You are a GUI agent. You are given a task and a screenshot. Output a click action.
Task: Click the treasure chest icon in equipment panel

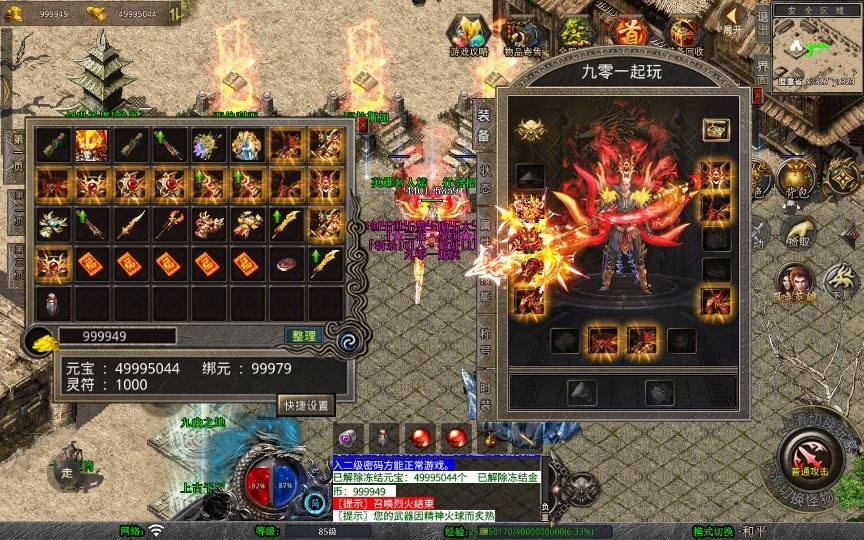coord(714,129)
